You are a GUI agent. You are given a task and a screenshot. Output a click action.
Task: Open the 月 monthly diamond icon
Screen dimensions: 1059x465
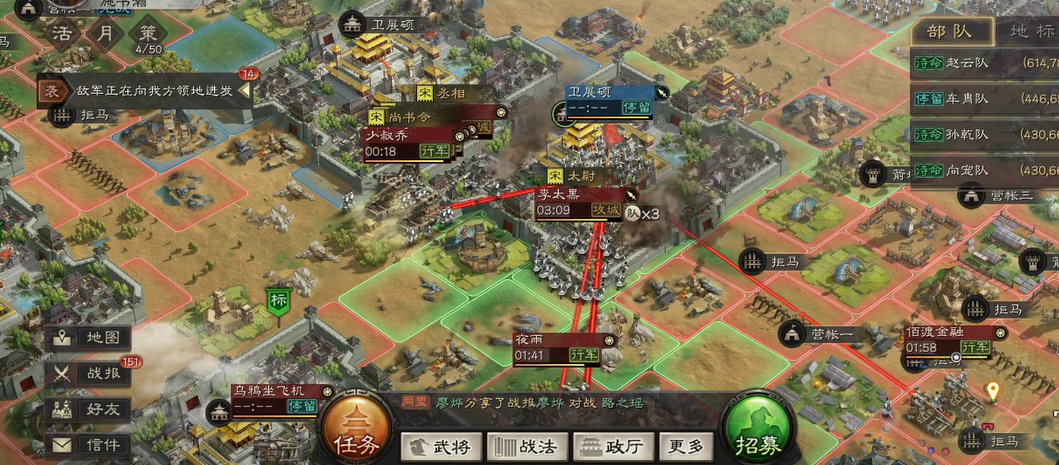pos(104,30)
